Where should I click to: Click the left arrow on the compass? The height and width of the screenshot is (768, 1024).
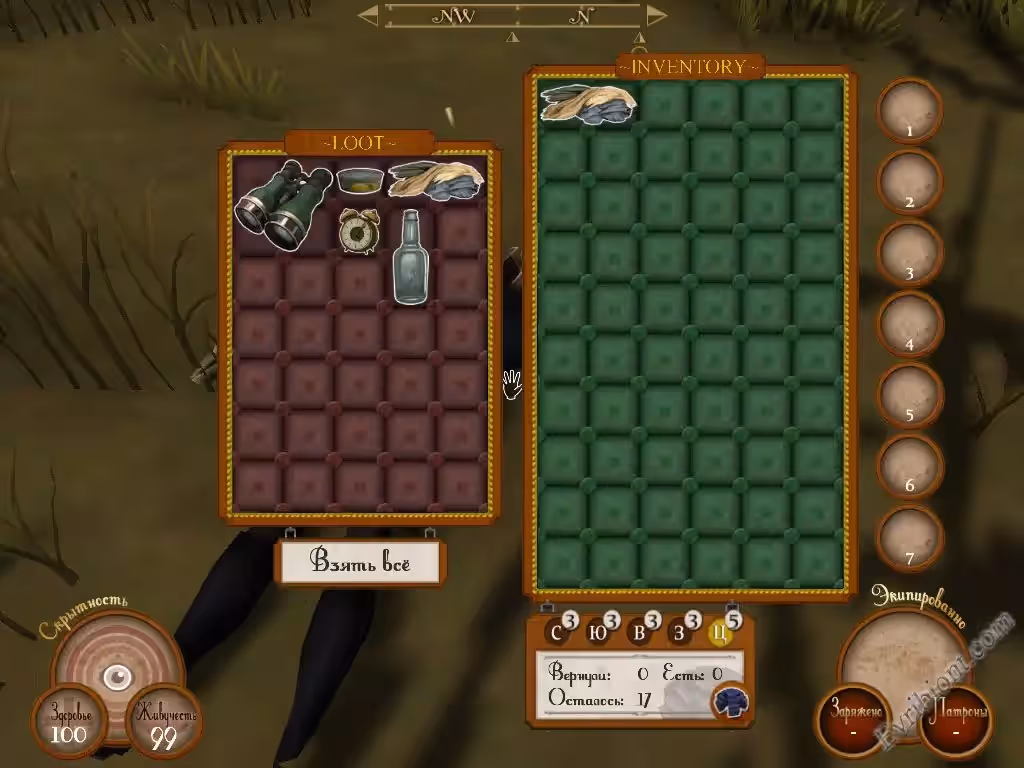[x=368, y=15]
